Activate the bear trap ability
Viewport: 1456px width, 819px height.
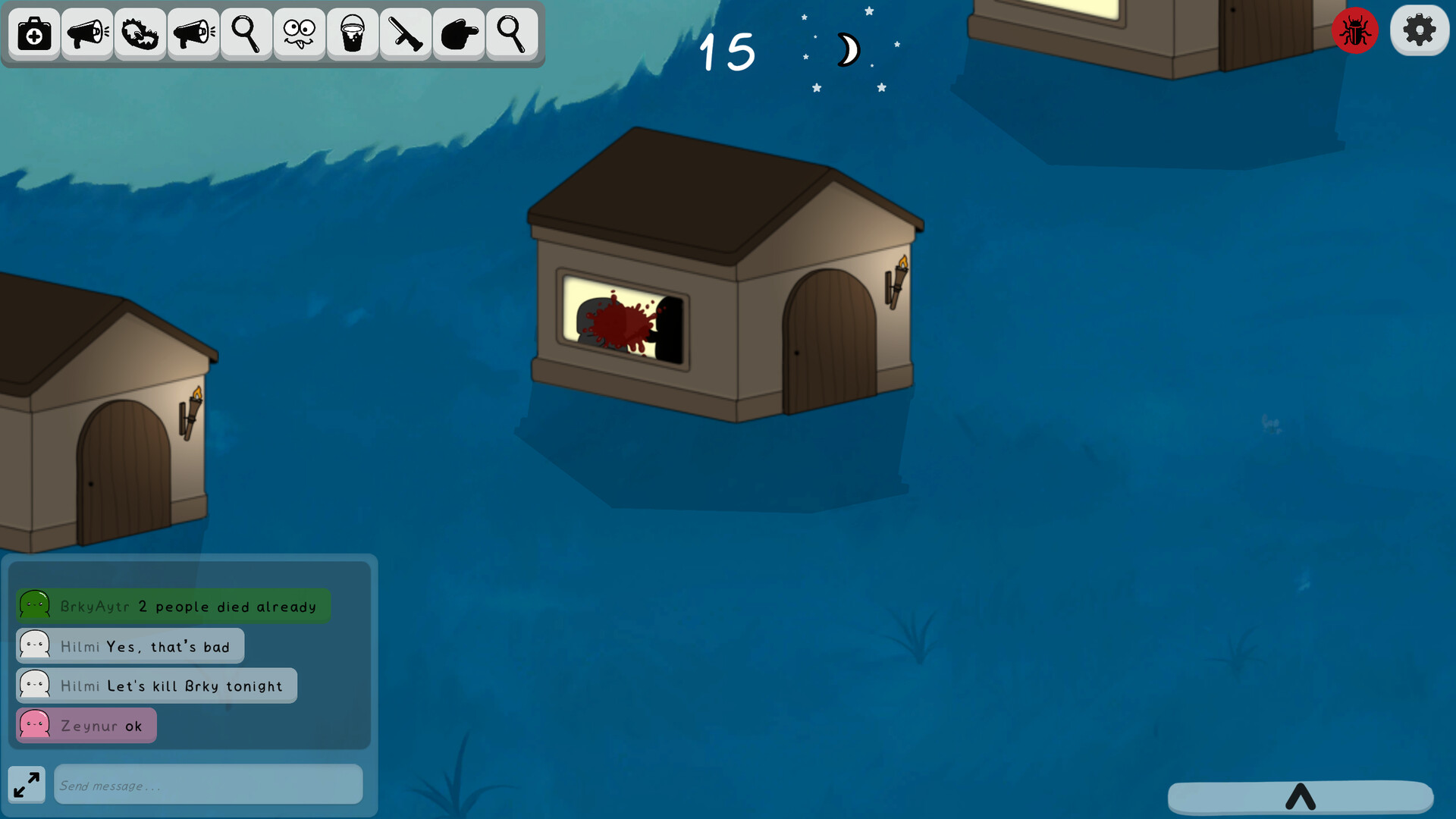(140, 34)
